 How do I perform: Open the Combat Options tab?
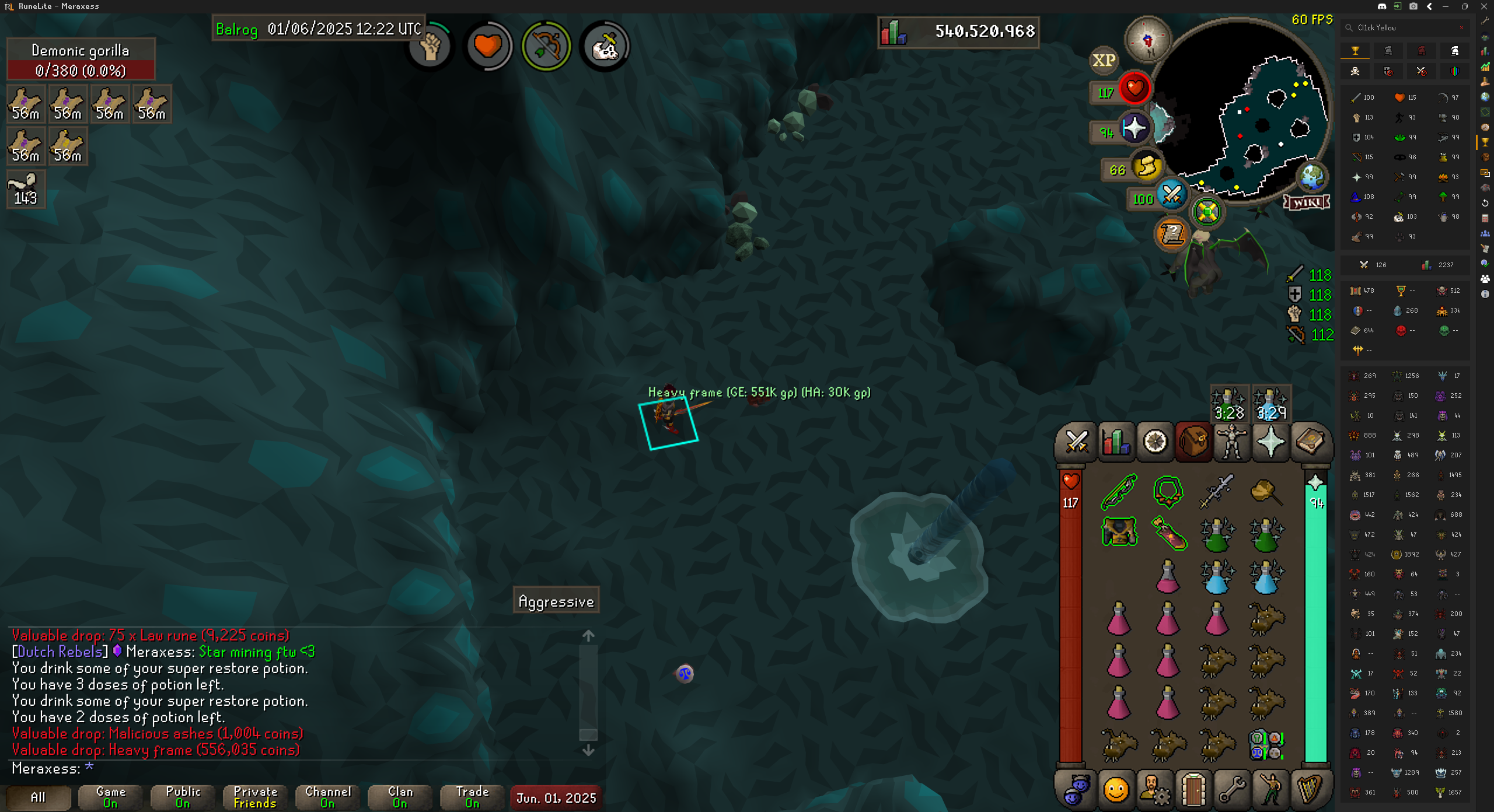(1077, 442)
